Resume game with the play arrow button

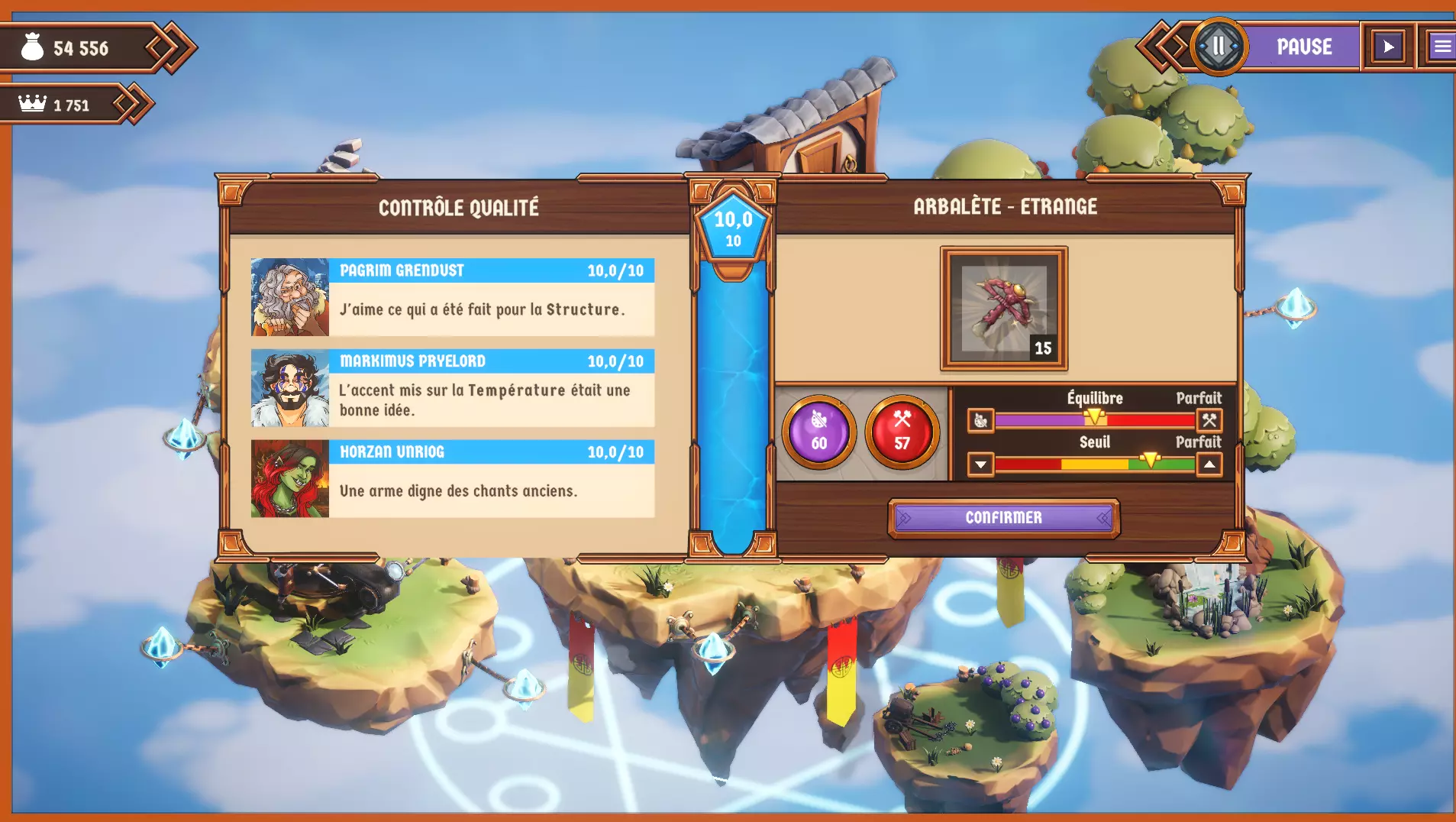coord(1388,47)
